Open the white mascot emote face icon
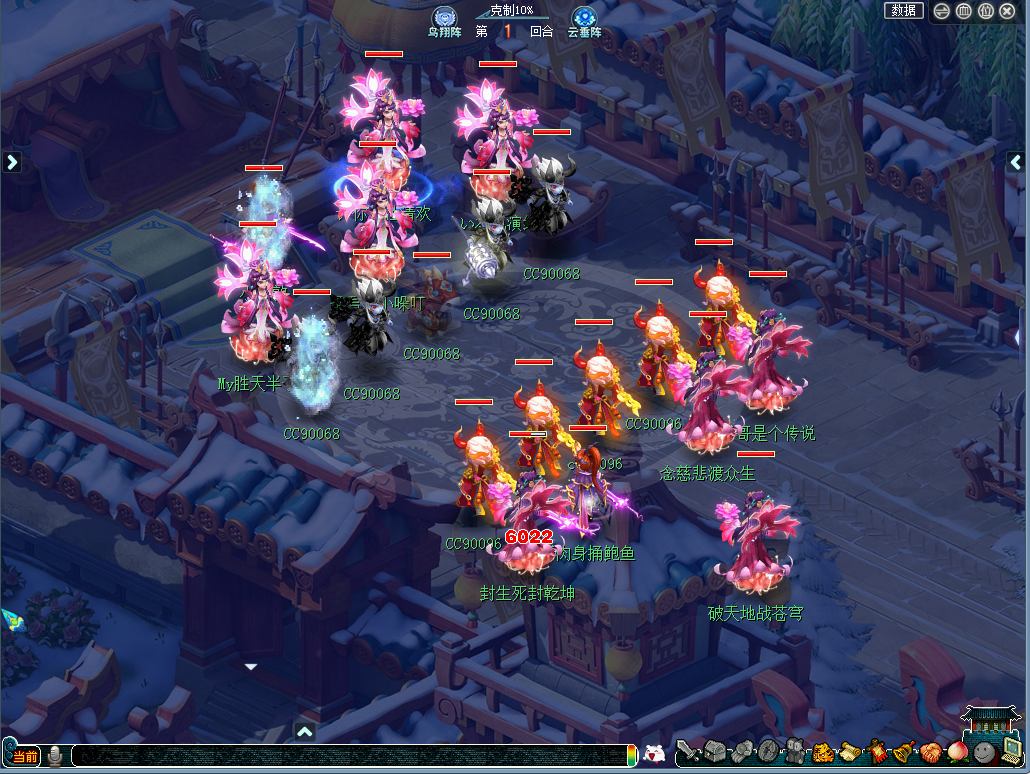The image size is (1030, 774). coord(654,754)
